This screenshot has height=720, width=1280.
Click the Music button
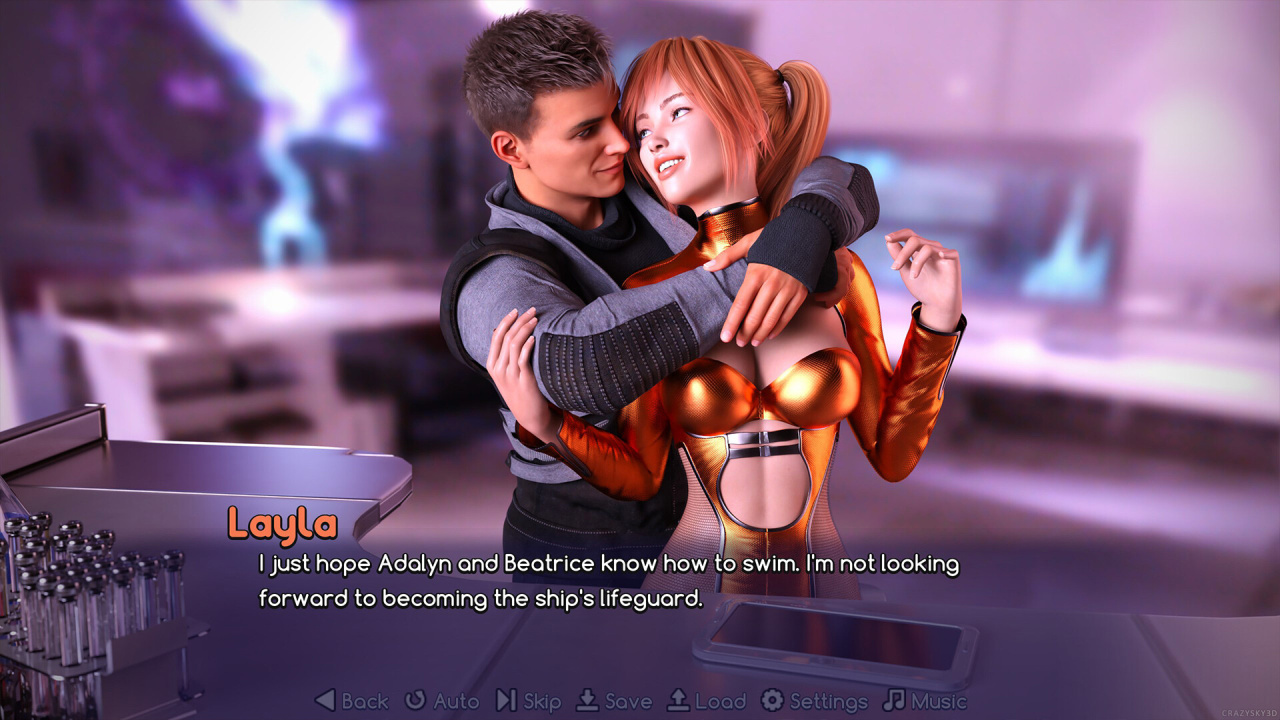(925, 701)
